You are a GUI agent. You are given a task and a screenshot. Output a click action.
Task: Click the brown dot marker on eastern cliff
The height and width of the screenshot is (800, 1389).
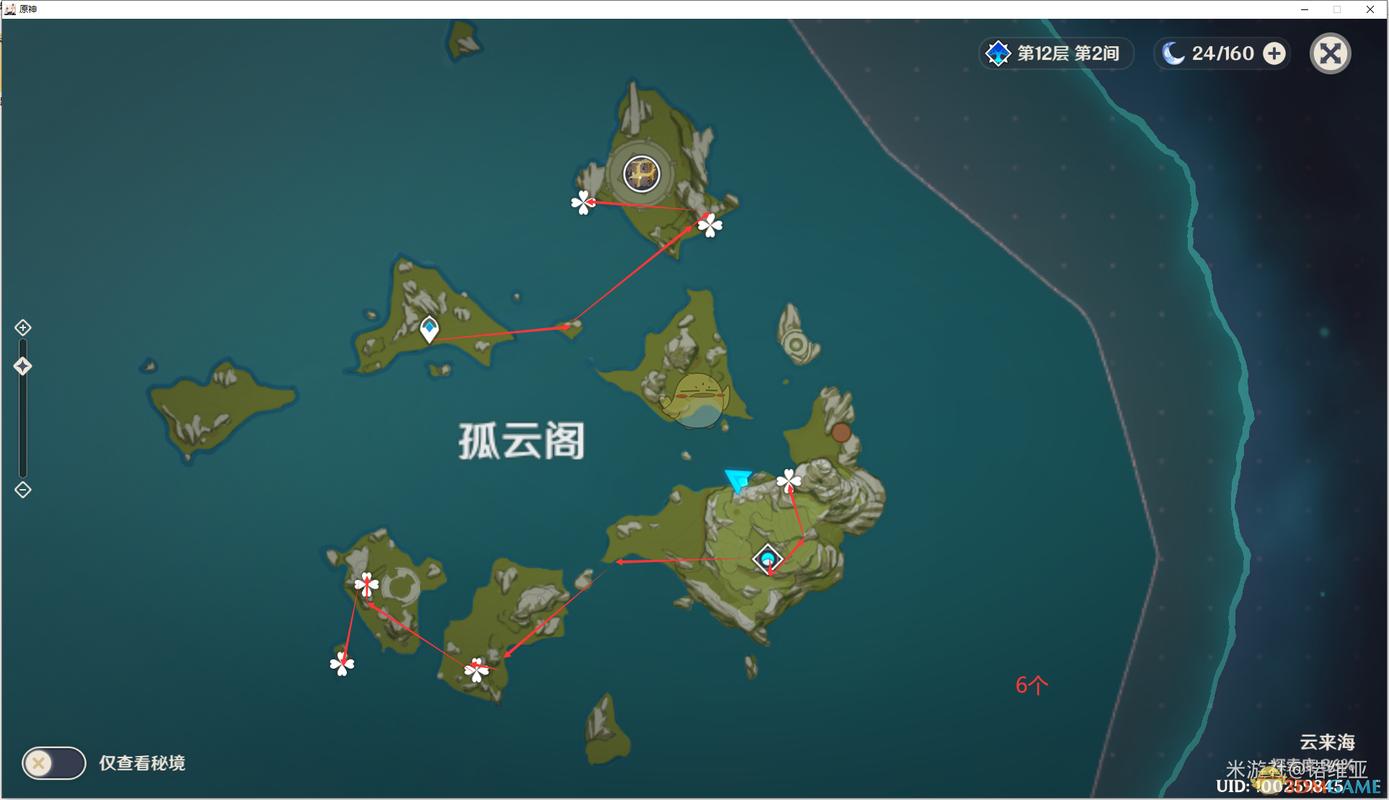pos(840,432)
